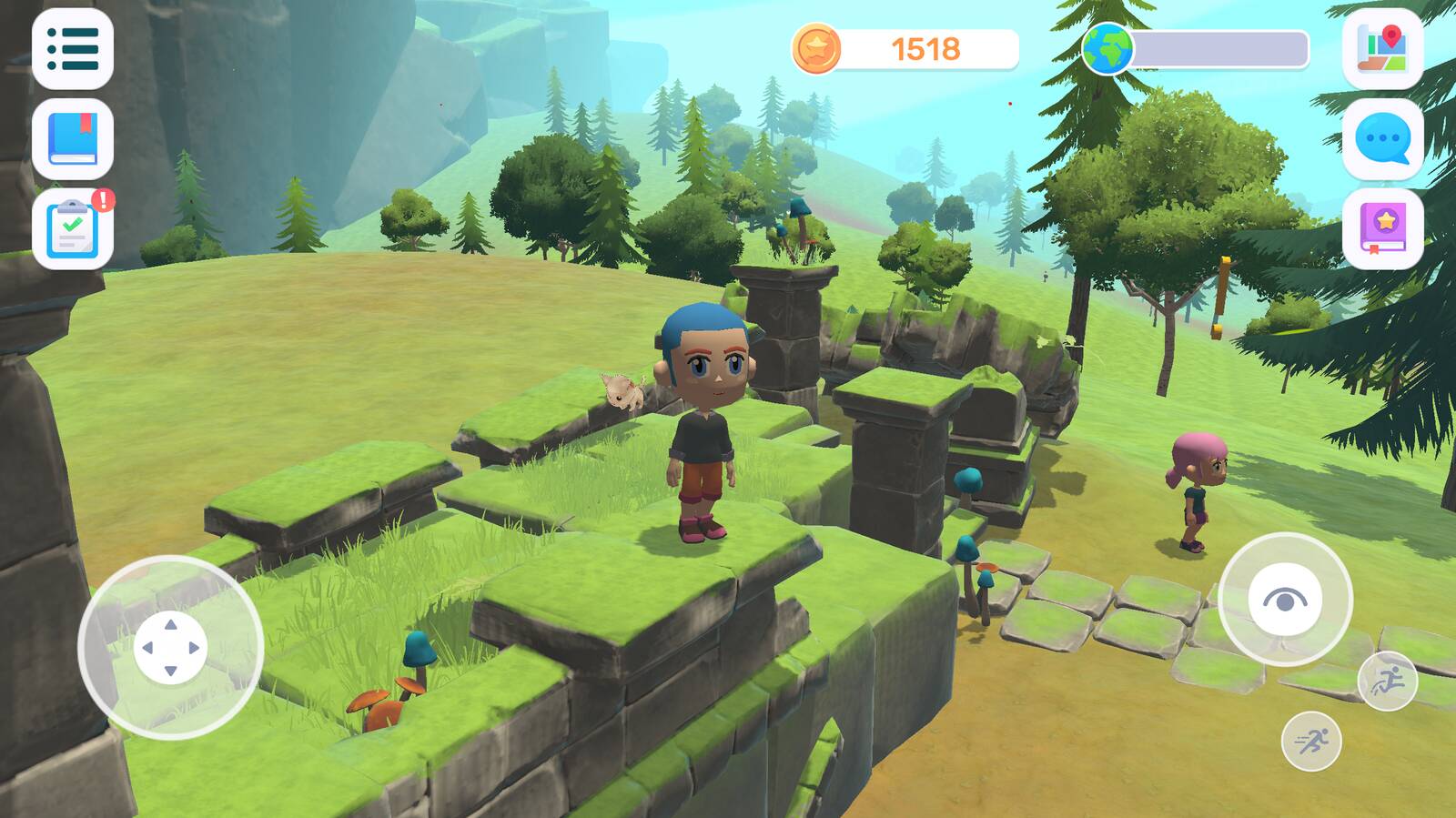Open the list menu button
The width and height of the screenshot is (1456, 818).
tap(73, 49)
